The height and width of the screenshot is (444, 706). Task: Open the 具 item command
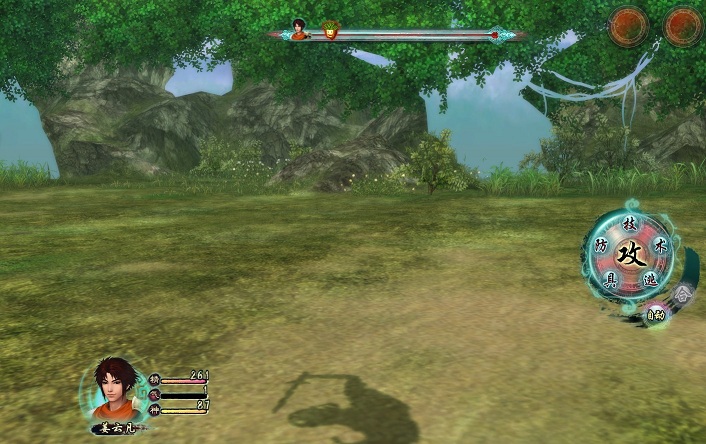[609, 281]
